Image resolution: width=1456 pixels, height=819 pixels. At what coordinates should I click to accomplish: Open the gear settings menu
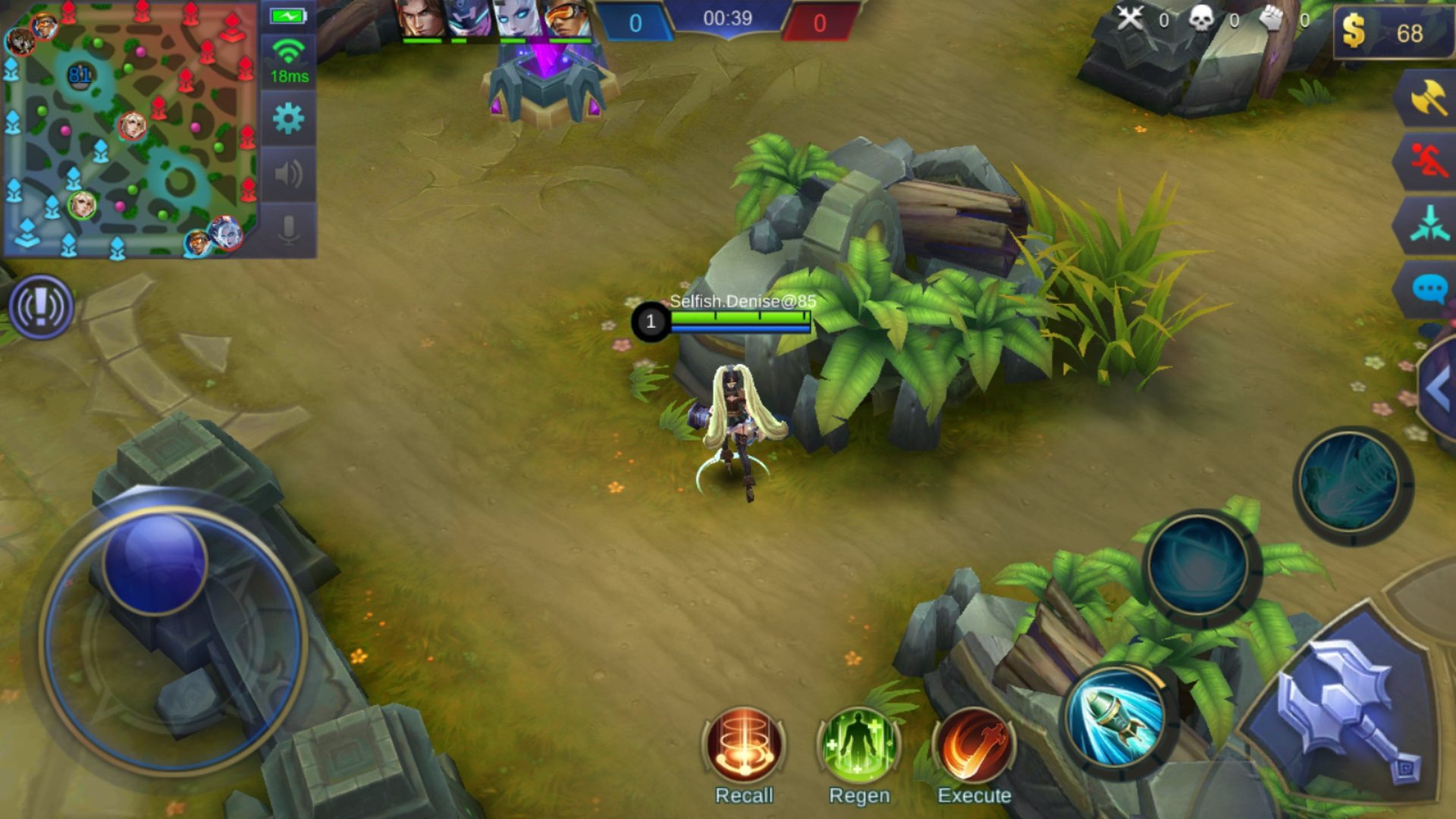[288, 119]
